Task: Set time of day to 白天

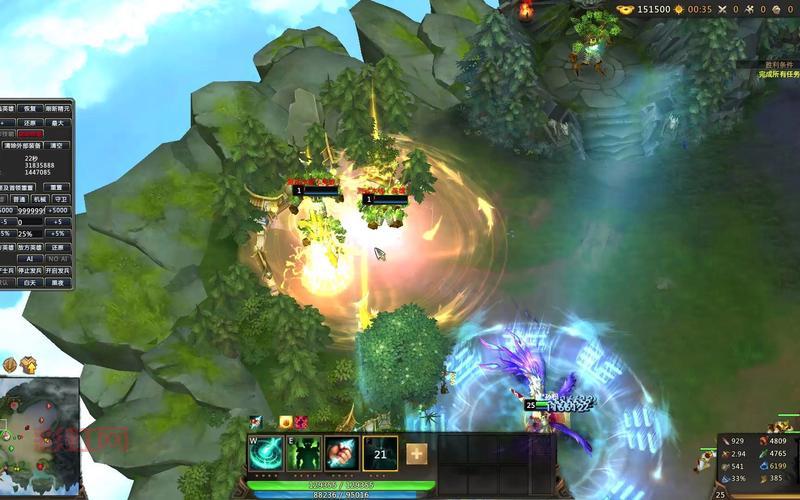Action: point(30,282)
